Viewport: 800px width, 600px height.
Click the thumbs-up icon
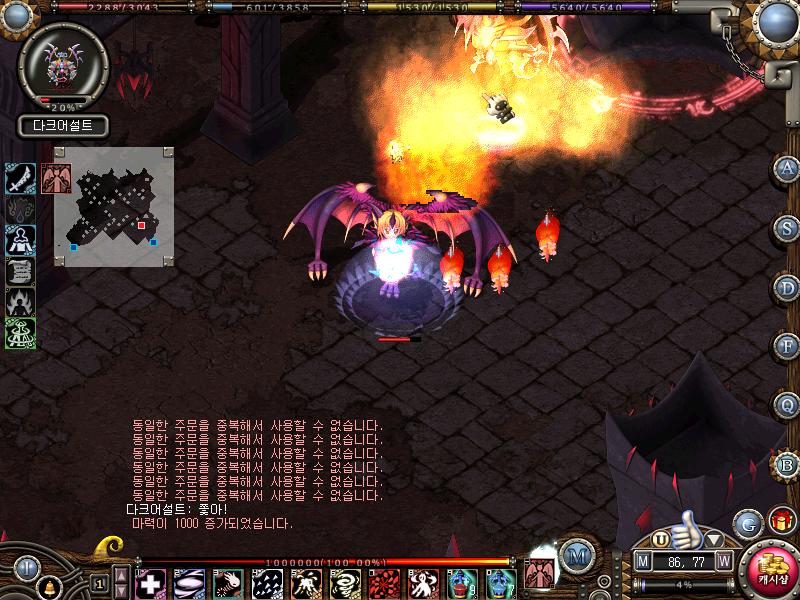(687, 530)
